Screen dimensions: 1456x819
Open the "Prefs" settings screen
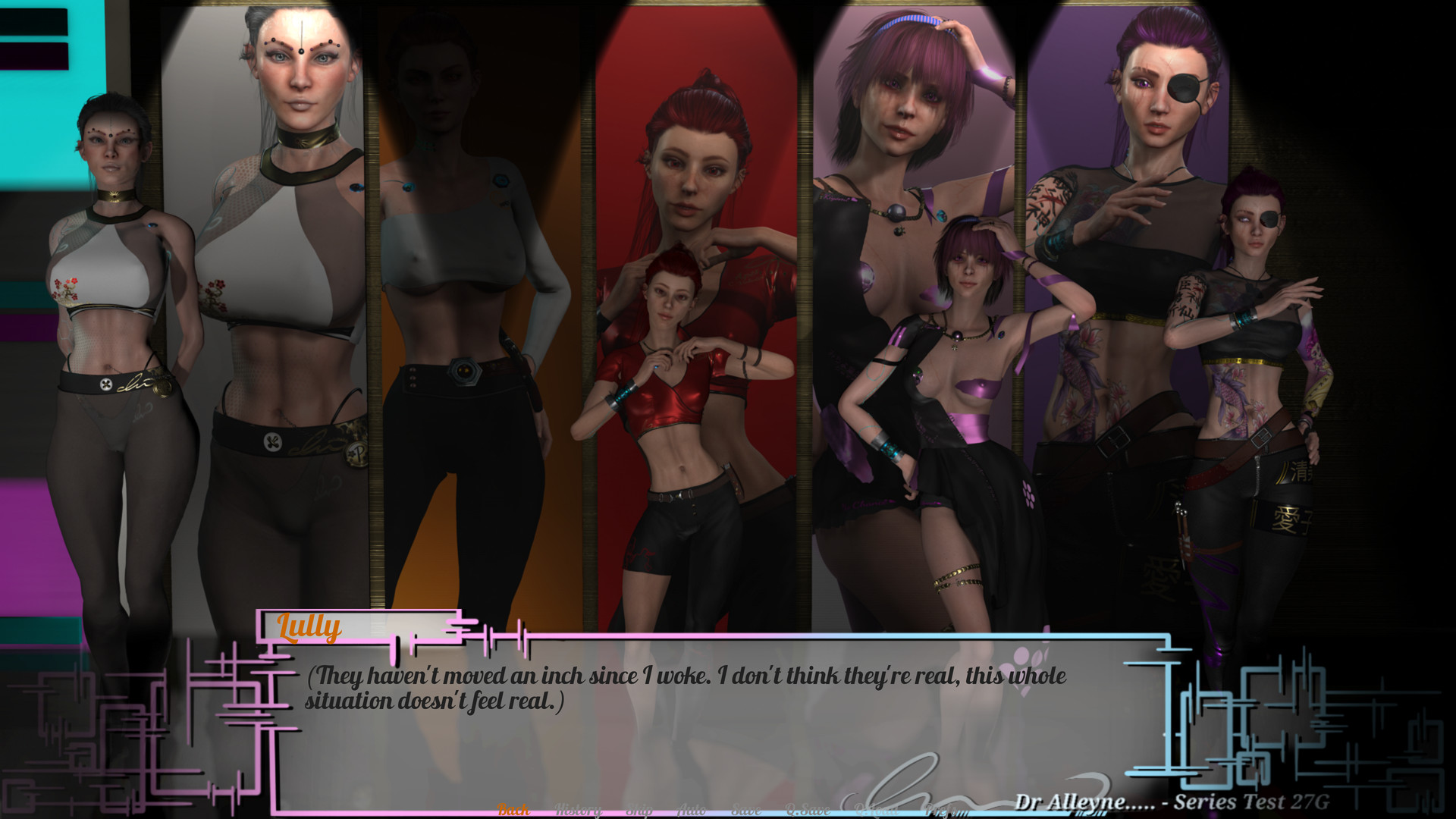pyautogui.click(x=944, y=809)
